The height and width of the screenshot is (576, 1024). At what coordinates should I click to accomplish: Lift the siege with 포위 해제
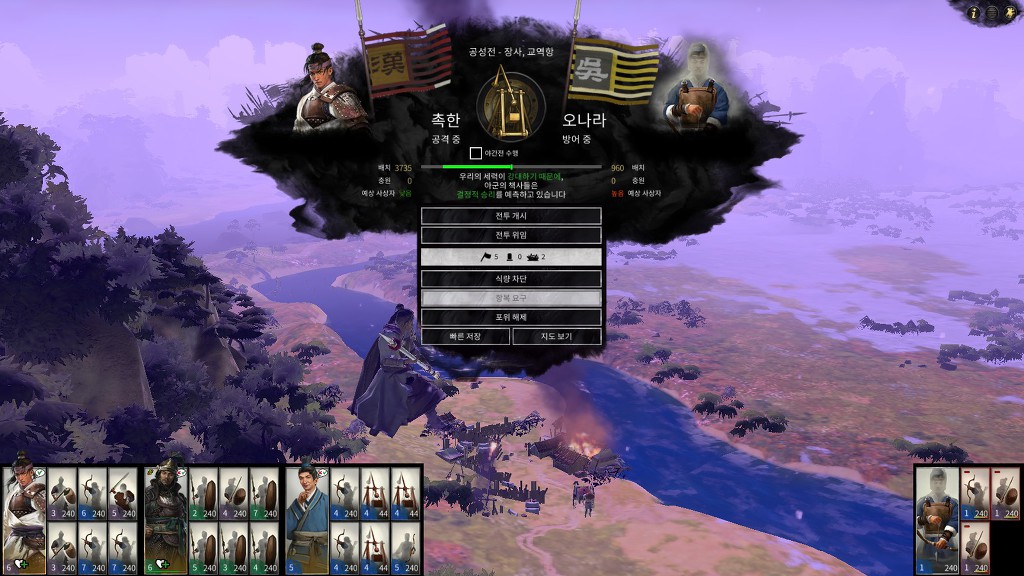511,317
